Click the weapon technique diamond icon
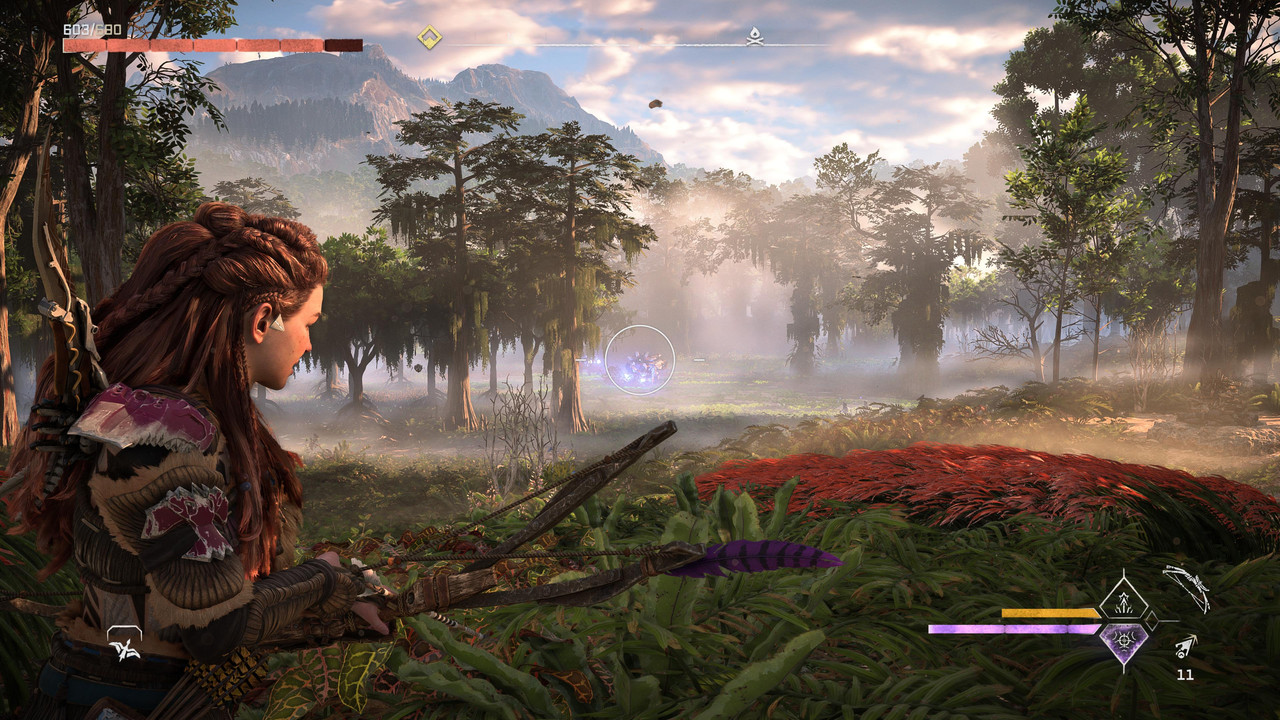Screen dimensions: 1280x720 pyautogui.click(x=1123, y=601)
